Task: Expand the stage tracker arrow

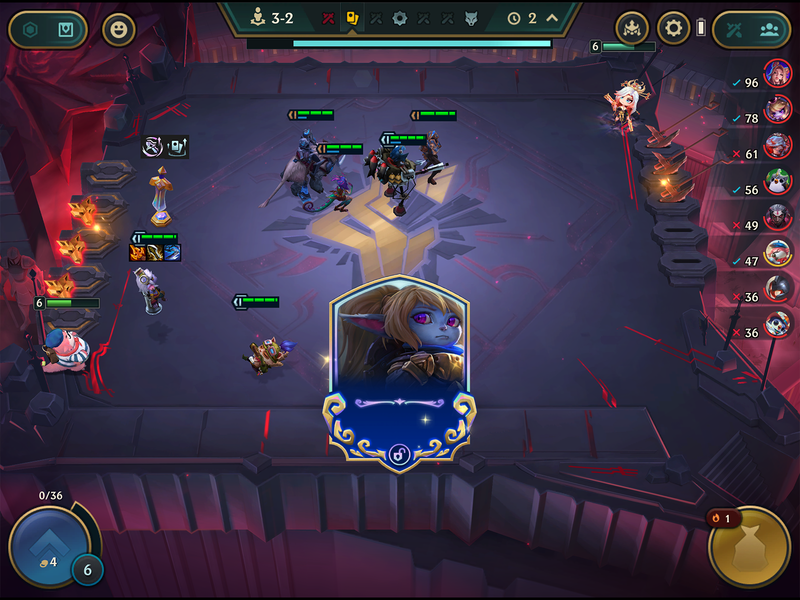Action: (551, 18)
